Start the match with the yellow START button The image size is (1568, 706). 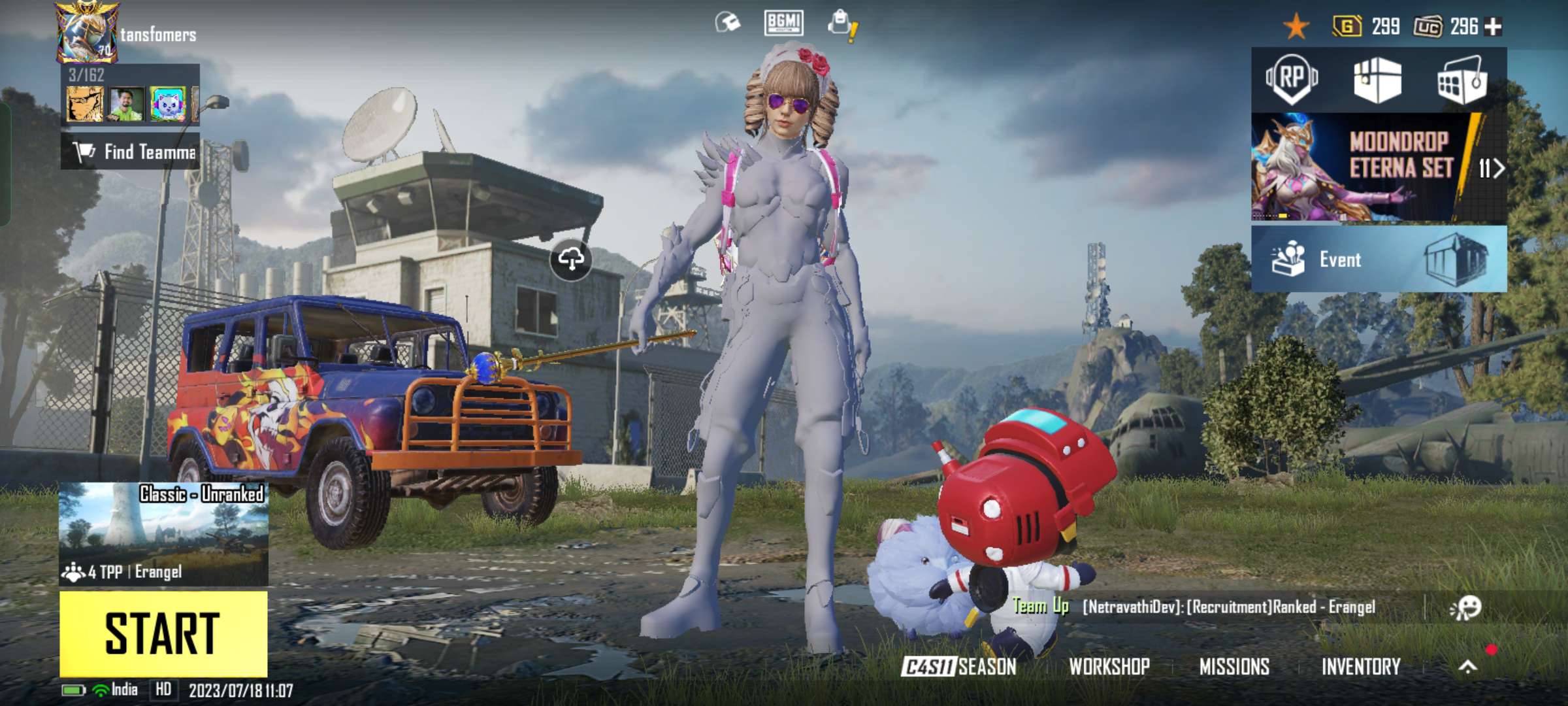tap(163, 633)
